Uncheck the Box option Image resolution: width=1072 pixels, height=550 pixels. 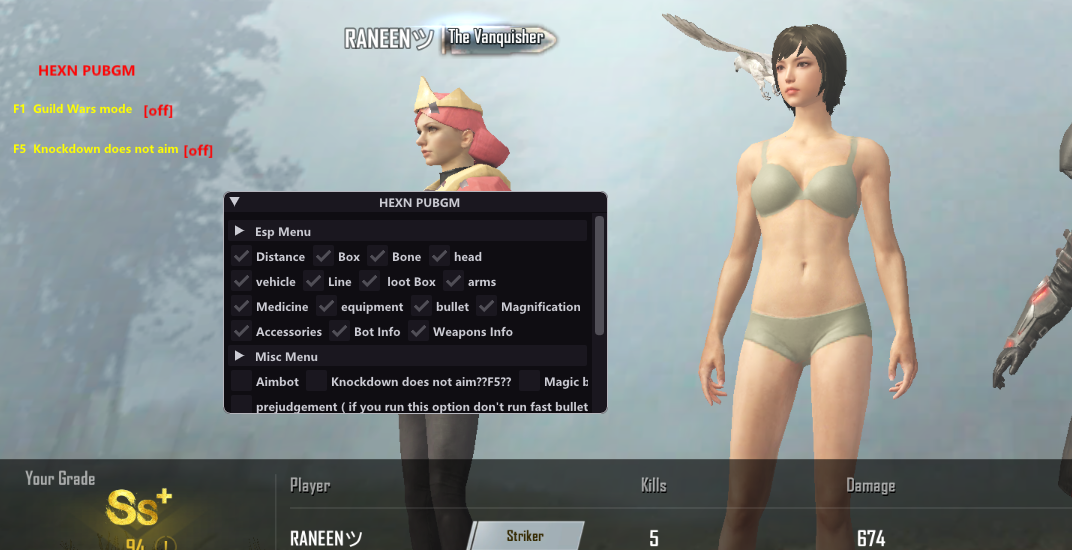point(323,256)
